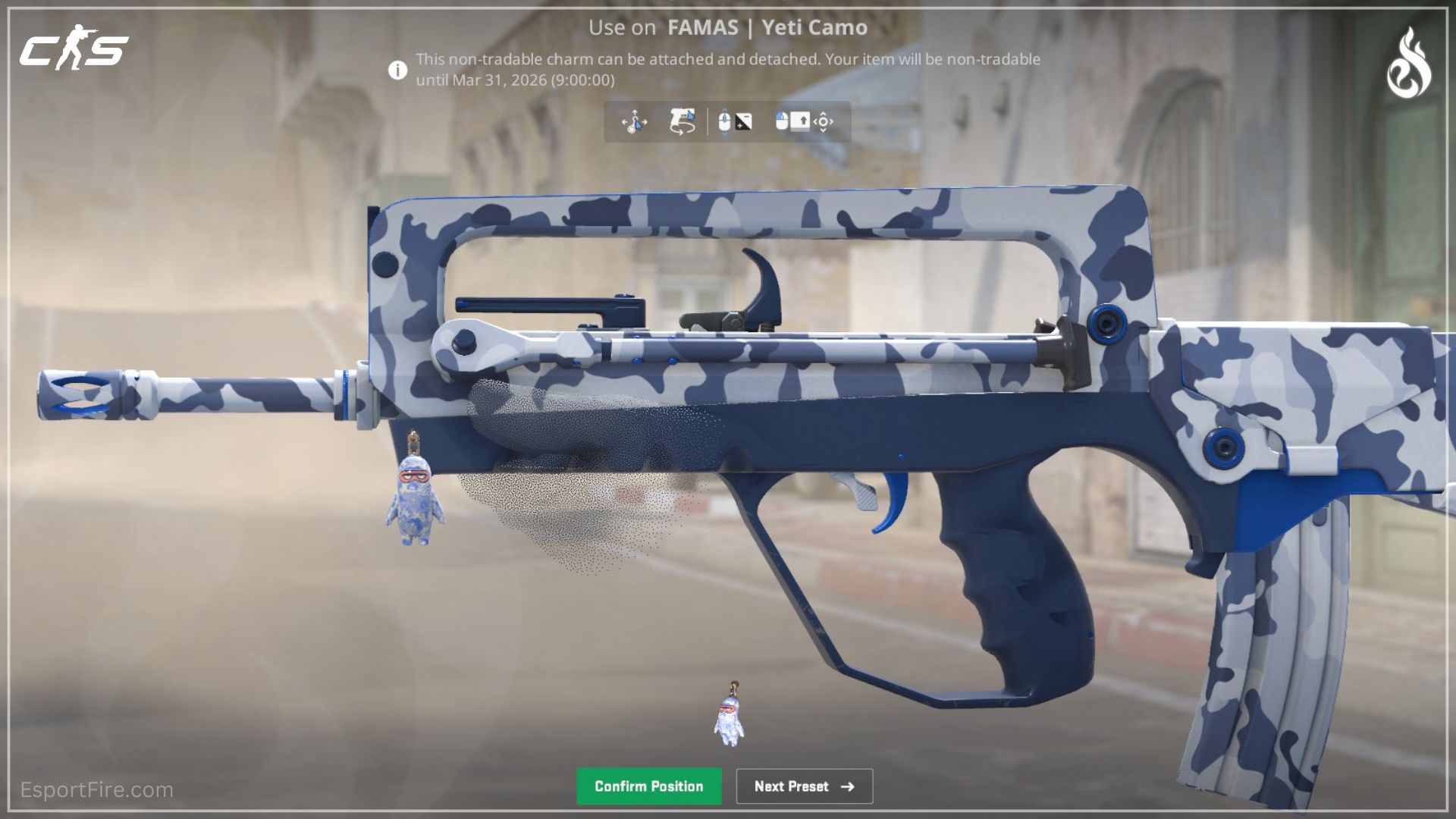Select the move charm icon
The height and width of the screenshot is (819, 1456).
tap(635, 121)
